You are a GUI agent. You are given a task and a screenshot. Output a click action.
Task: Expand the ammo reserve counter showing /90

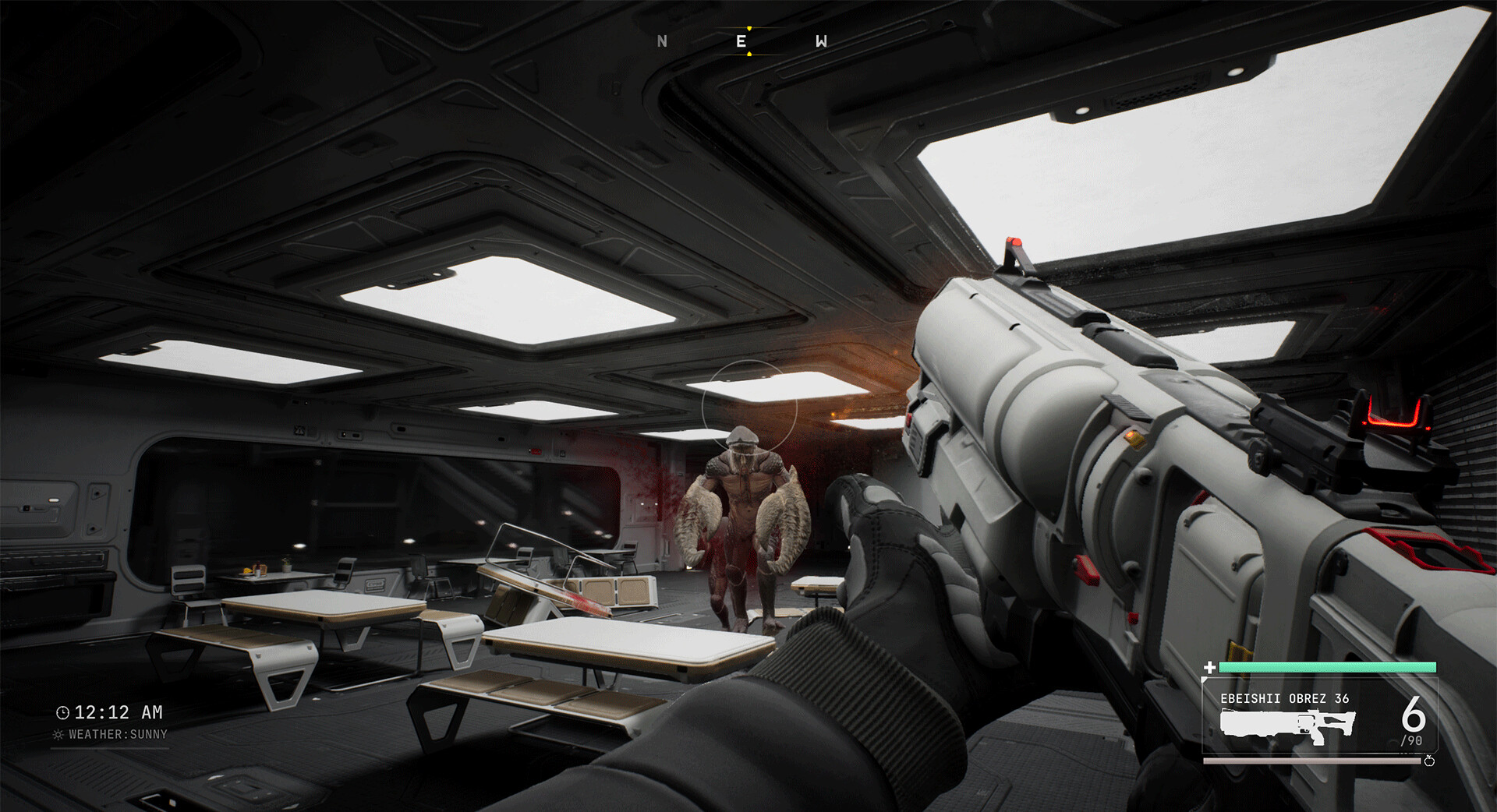1412,740
